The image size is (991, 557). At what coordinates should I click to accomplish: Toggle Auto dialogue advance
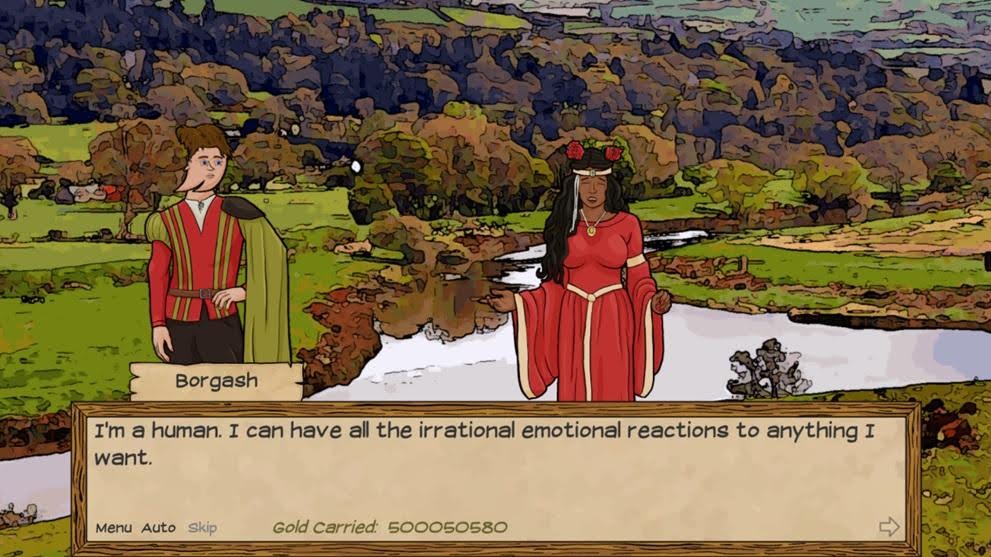[158, 528]
